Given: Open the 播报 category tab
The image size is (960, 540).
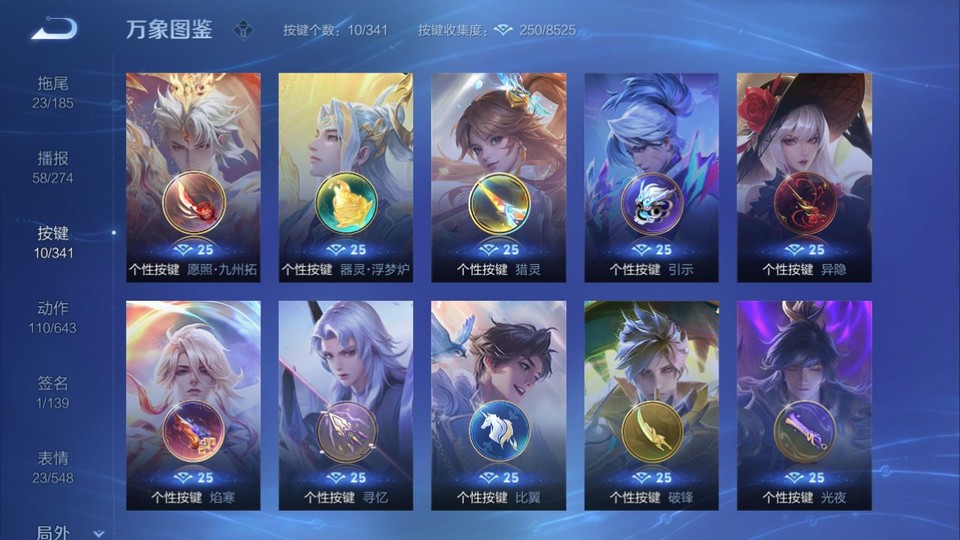Looking at the screenshot, I should pyautogui.click(x=53, y=167).
